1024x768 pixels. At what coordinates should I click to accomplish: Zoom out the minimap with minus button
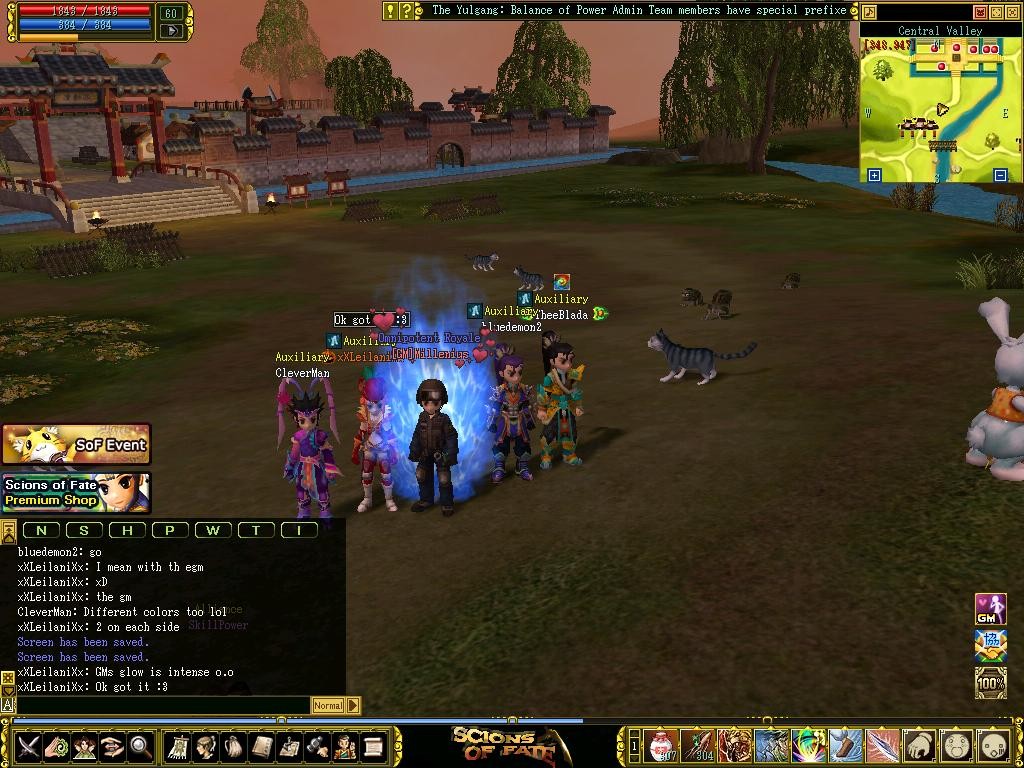coord(1000,175)
